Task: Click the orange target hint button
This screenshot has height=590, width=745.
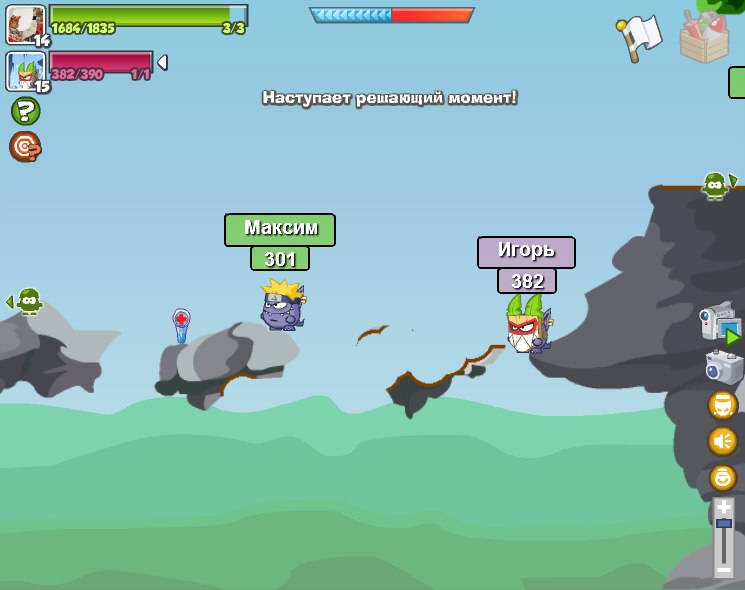Action: click(x=25, y=147)
